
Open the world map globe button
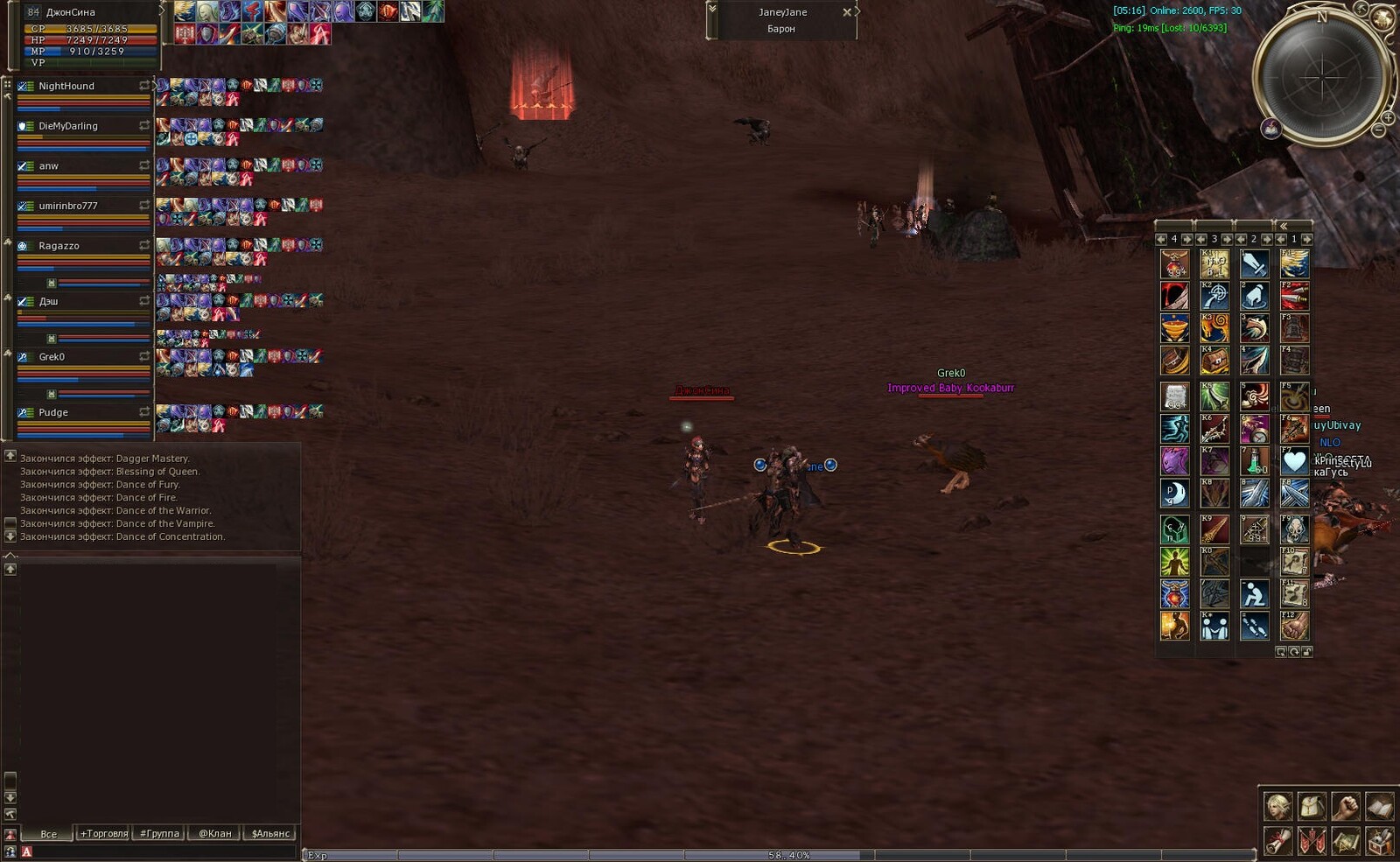(x=1382, y=18)
